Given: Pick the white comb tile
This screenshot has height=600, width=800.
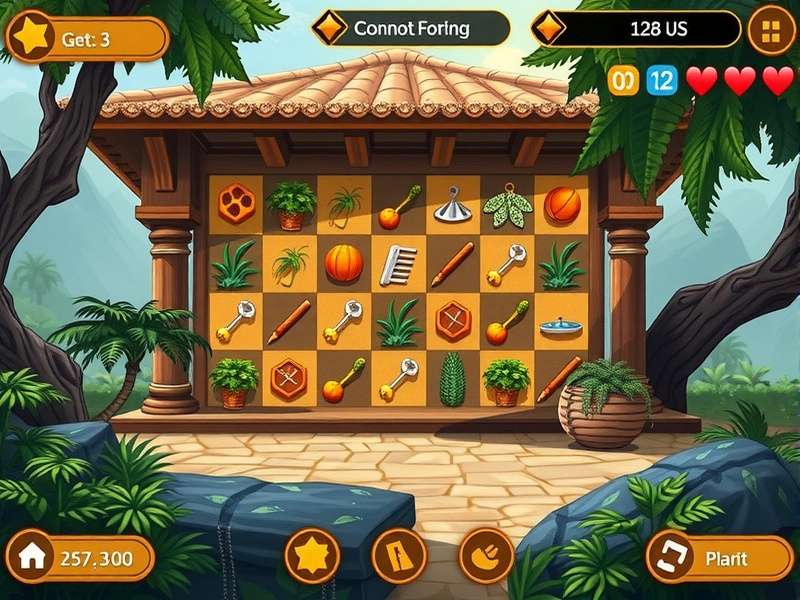Looking at the screenshot, I should [x=398, y=265].
